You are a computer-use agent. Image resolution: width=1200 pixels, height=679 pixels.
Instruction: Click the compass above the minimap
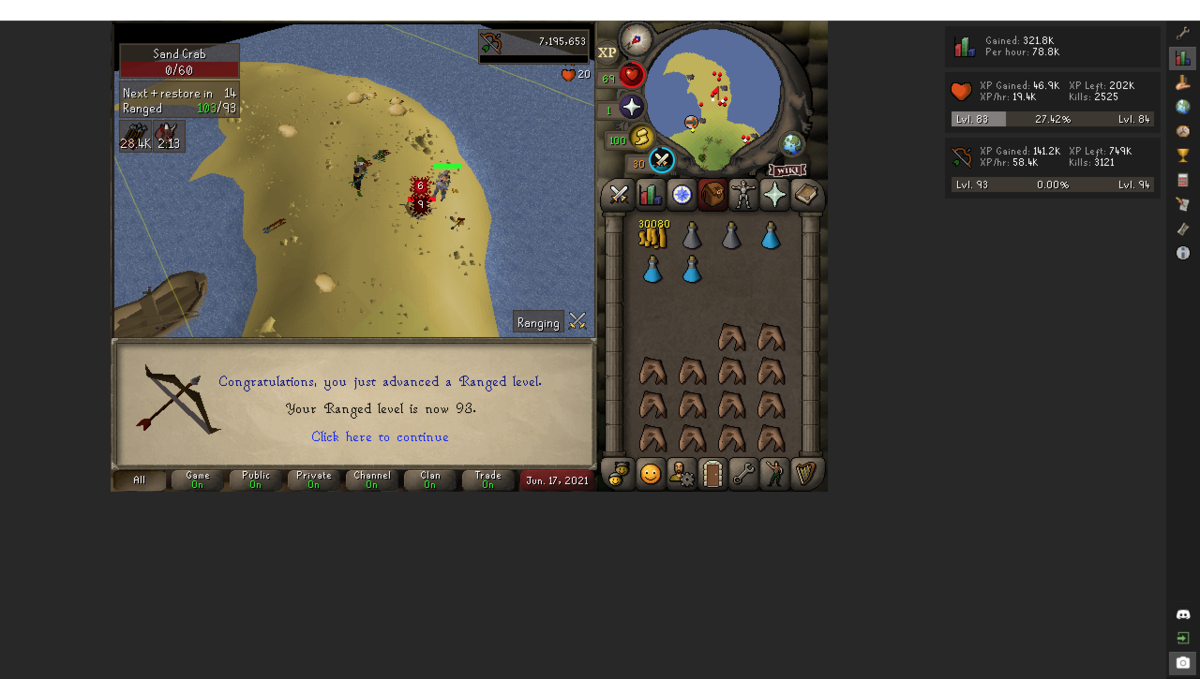tap(636, 41)
